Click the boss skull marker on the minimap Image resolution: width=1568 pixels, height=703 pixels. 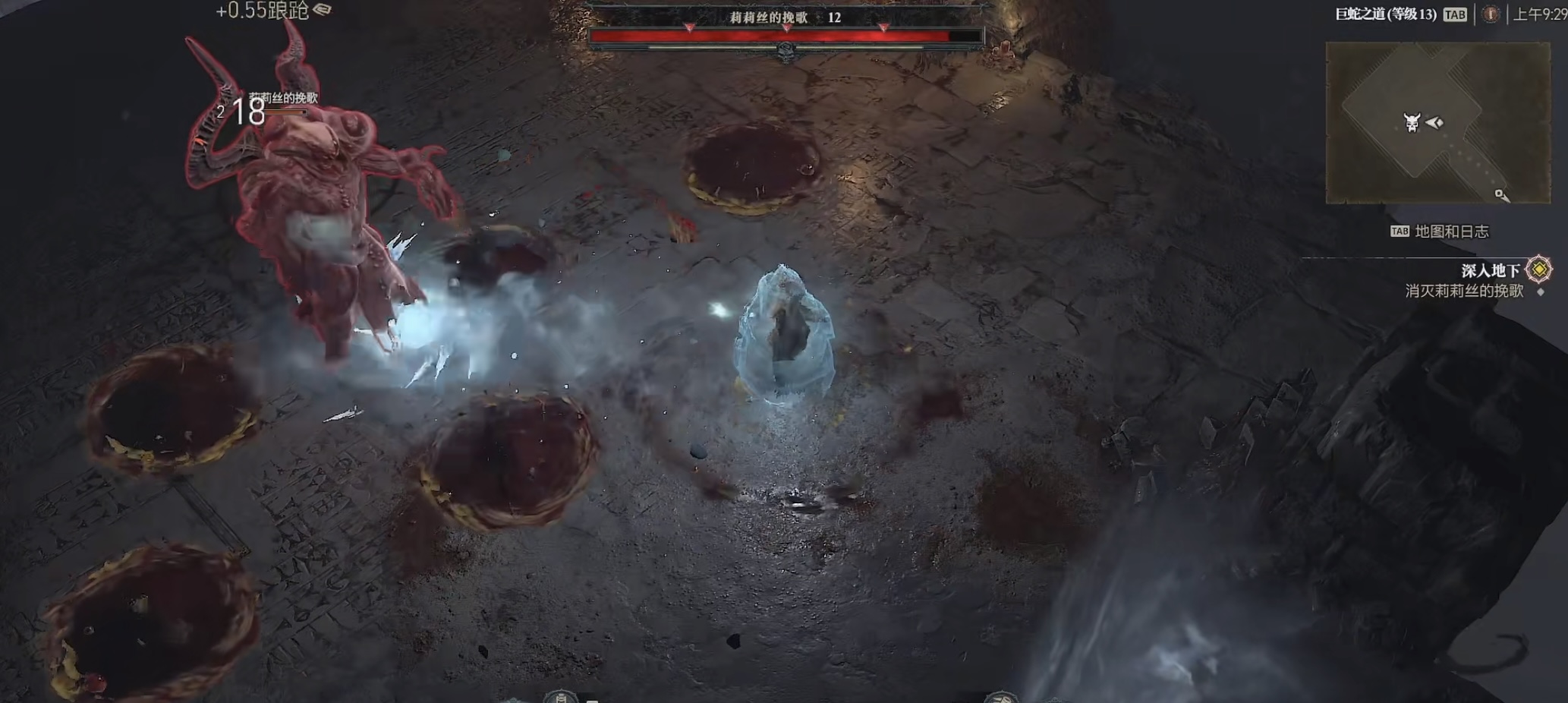pyautogui.click(x=1412, y=123)
